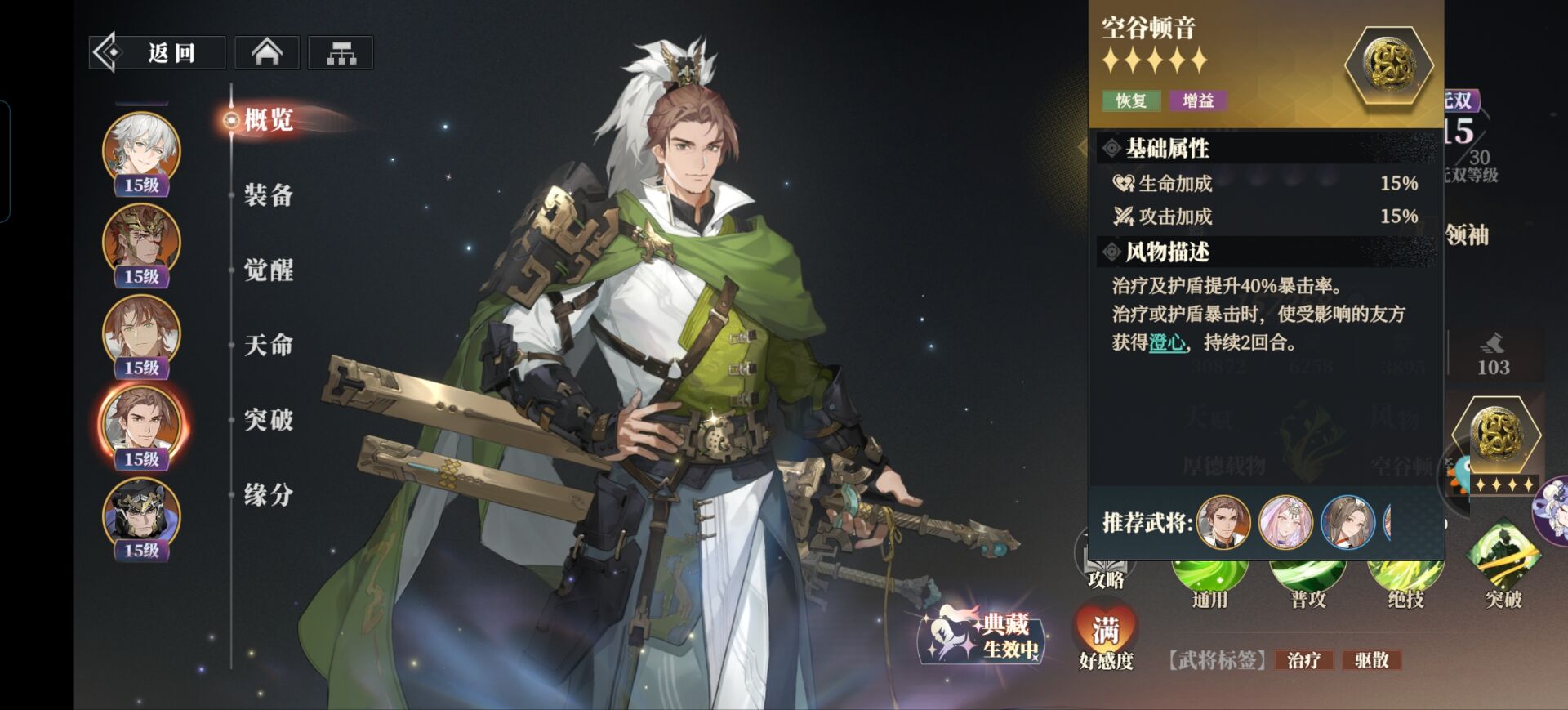1568x710 pixels.
Task: Open the 典藏 collection badge
Action: click(986, 636)
